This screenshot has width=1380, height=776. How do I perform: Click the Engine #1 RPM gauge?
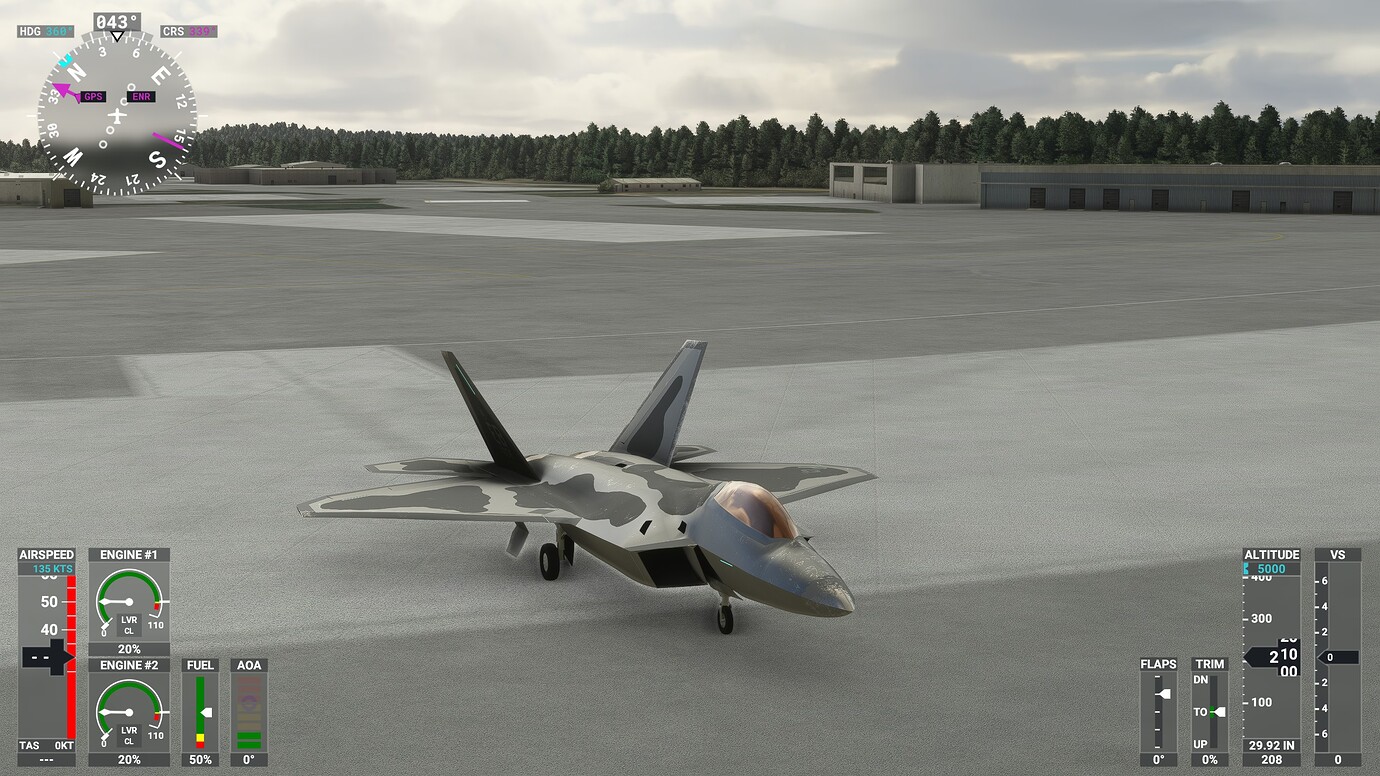click(x=129, y=600)
